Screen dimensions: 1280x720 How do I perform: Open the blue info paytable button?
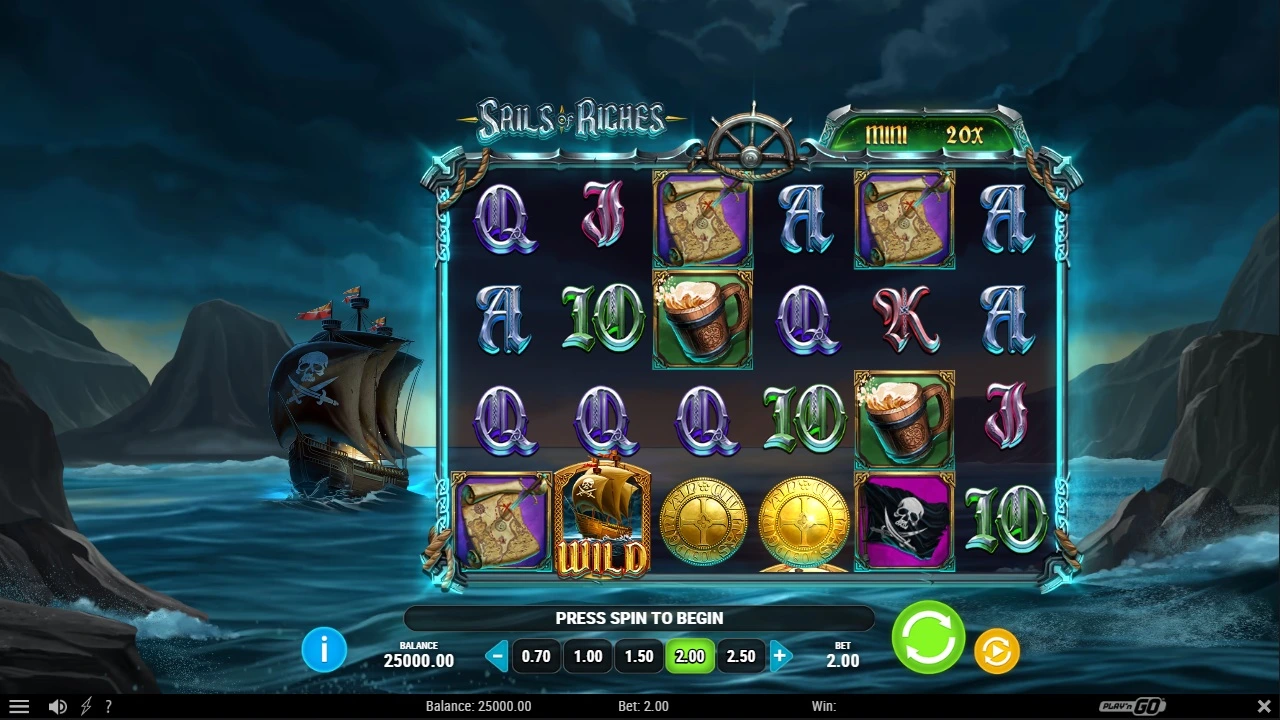click(324, 651)
